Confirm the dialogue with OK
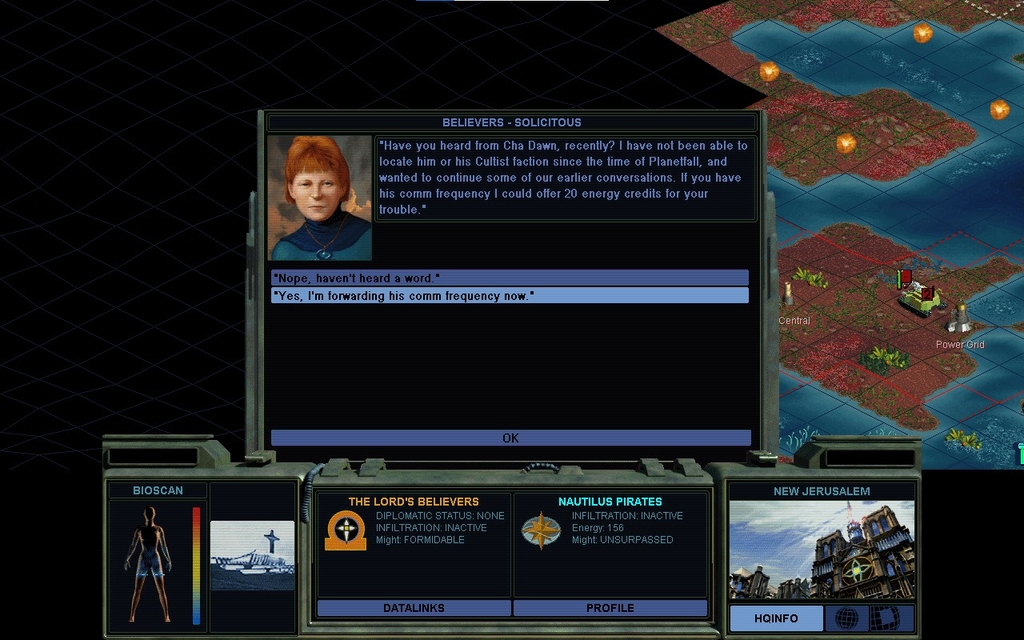 (510, 438)
